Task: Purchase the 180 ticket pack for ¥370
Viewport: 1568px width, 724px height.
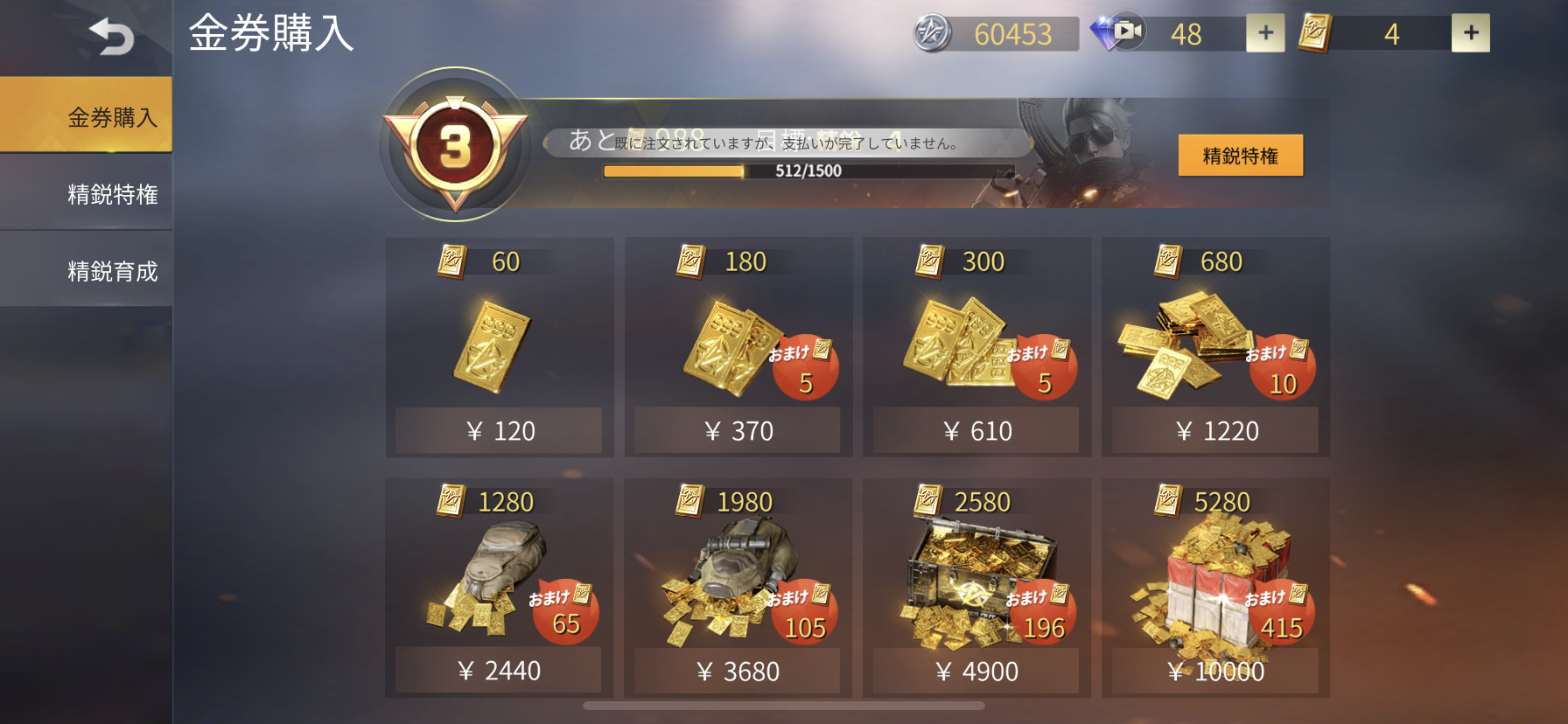Action: click(x=738, y=430)
